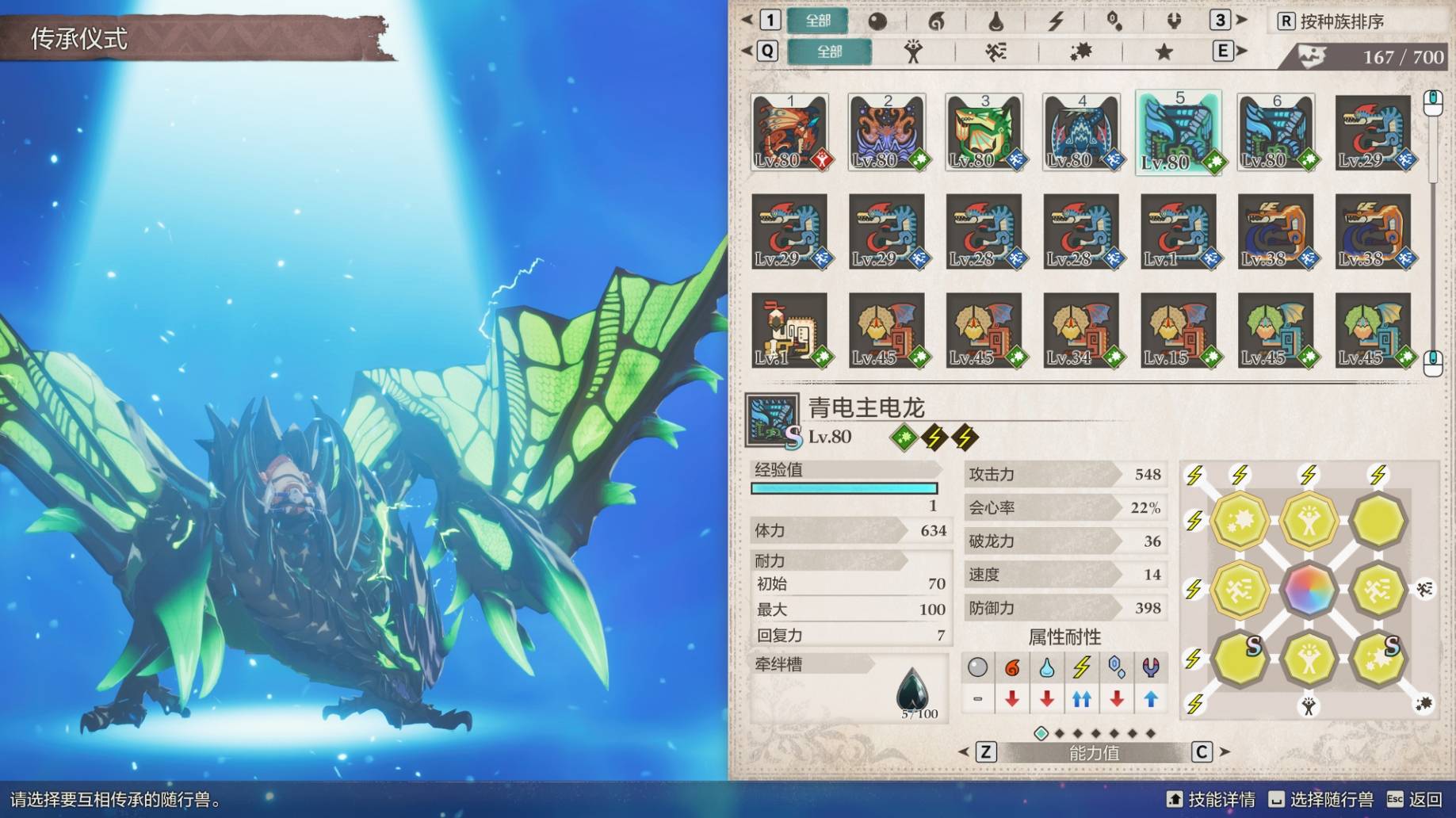
Task: Click the rainbow gene in the grid center
Action: click(1309, 589)
